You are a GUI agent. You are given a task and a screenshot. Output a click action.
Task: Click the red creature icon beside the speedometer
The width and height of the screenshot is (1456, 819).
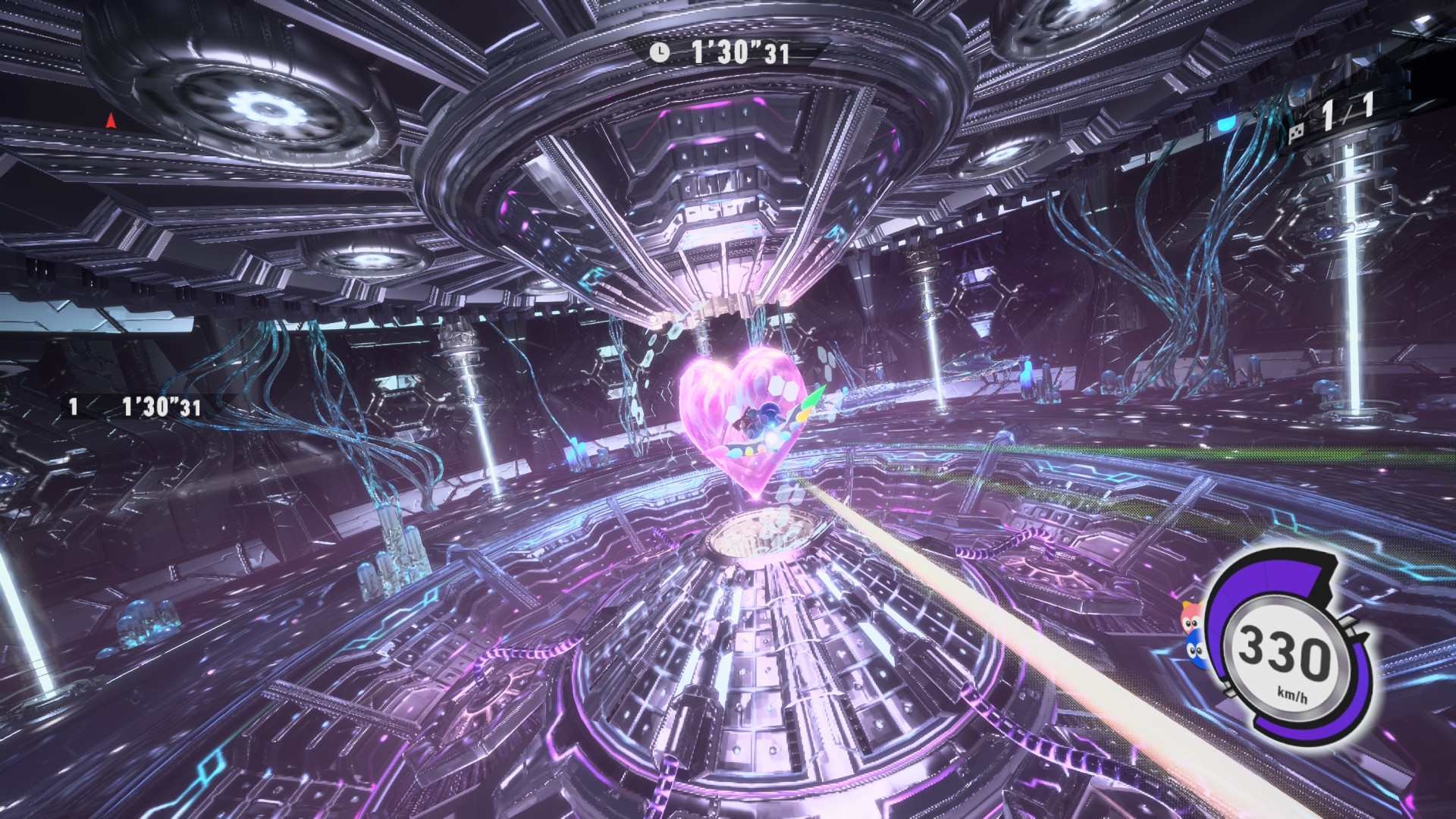tap(1191, 621)
